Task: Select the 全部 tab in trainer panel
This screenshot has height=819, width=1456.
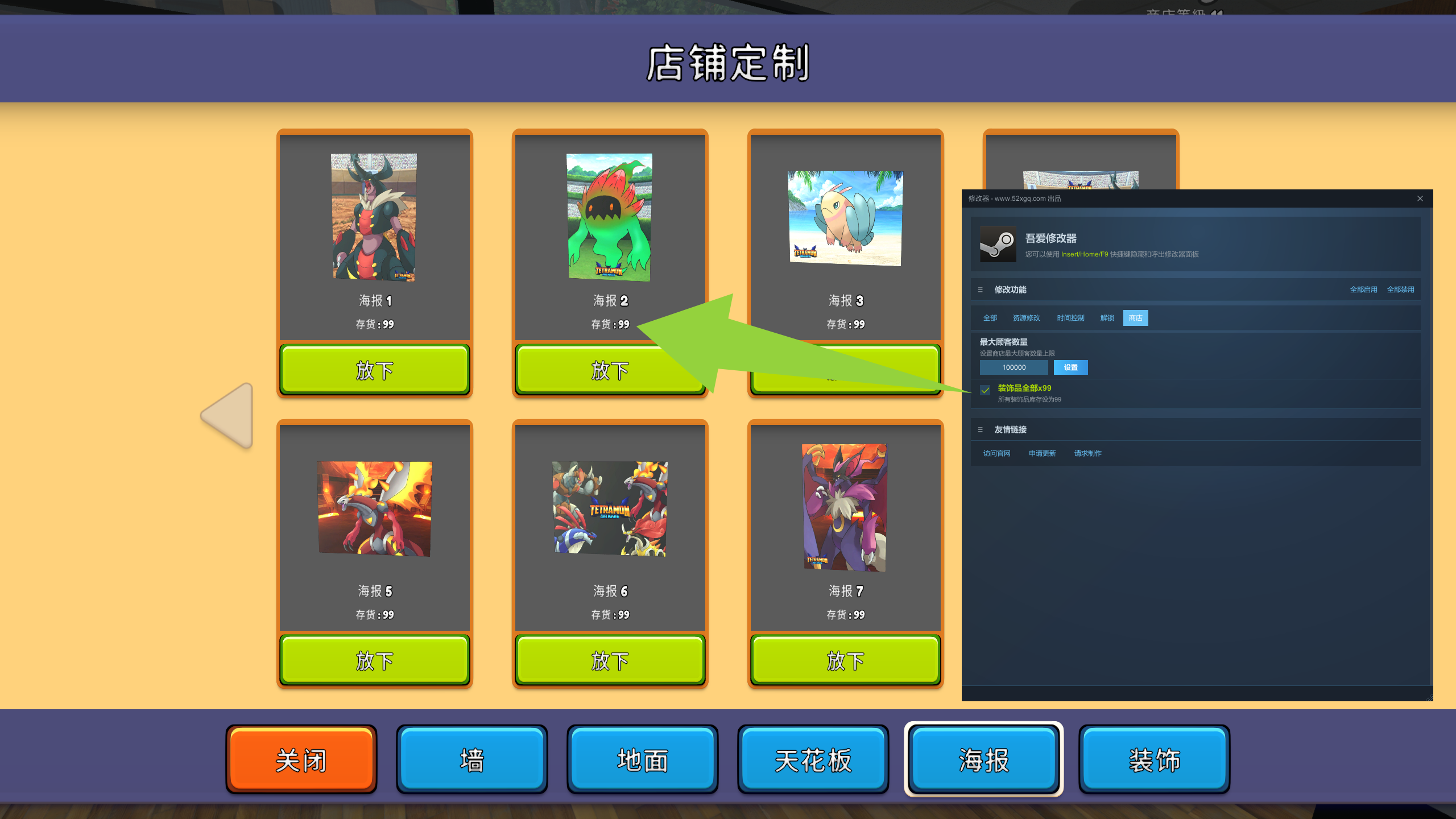Action: 990,317
